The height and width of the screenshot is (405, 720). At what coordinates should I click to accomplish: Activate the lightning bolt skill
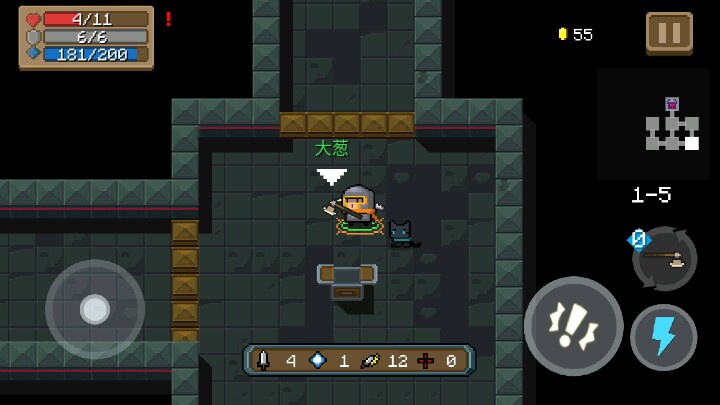pos(663,337)
